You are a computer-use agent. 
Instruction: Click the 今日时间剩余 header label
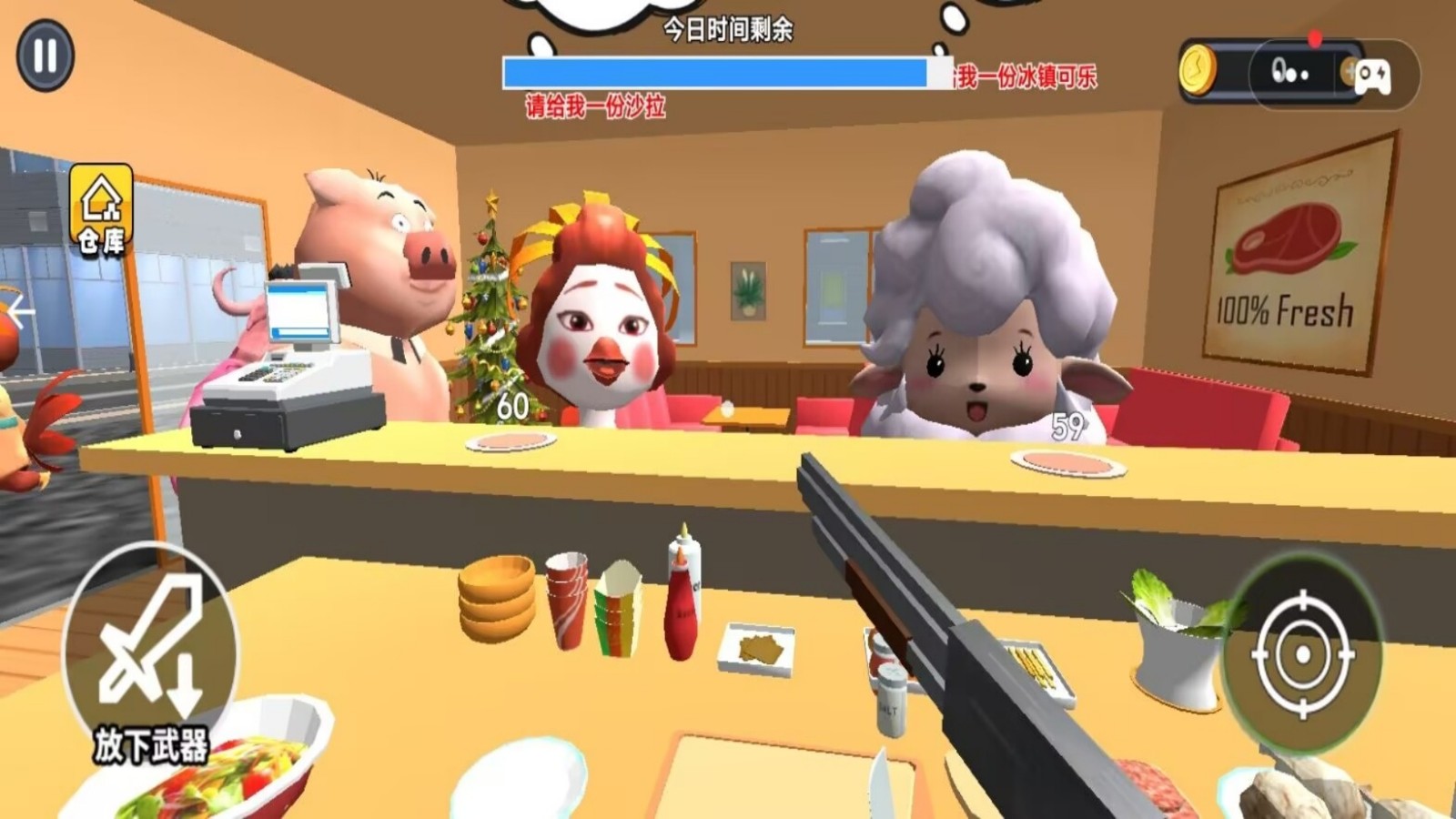(x=728, y=29)
